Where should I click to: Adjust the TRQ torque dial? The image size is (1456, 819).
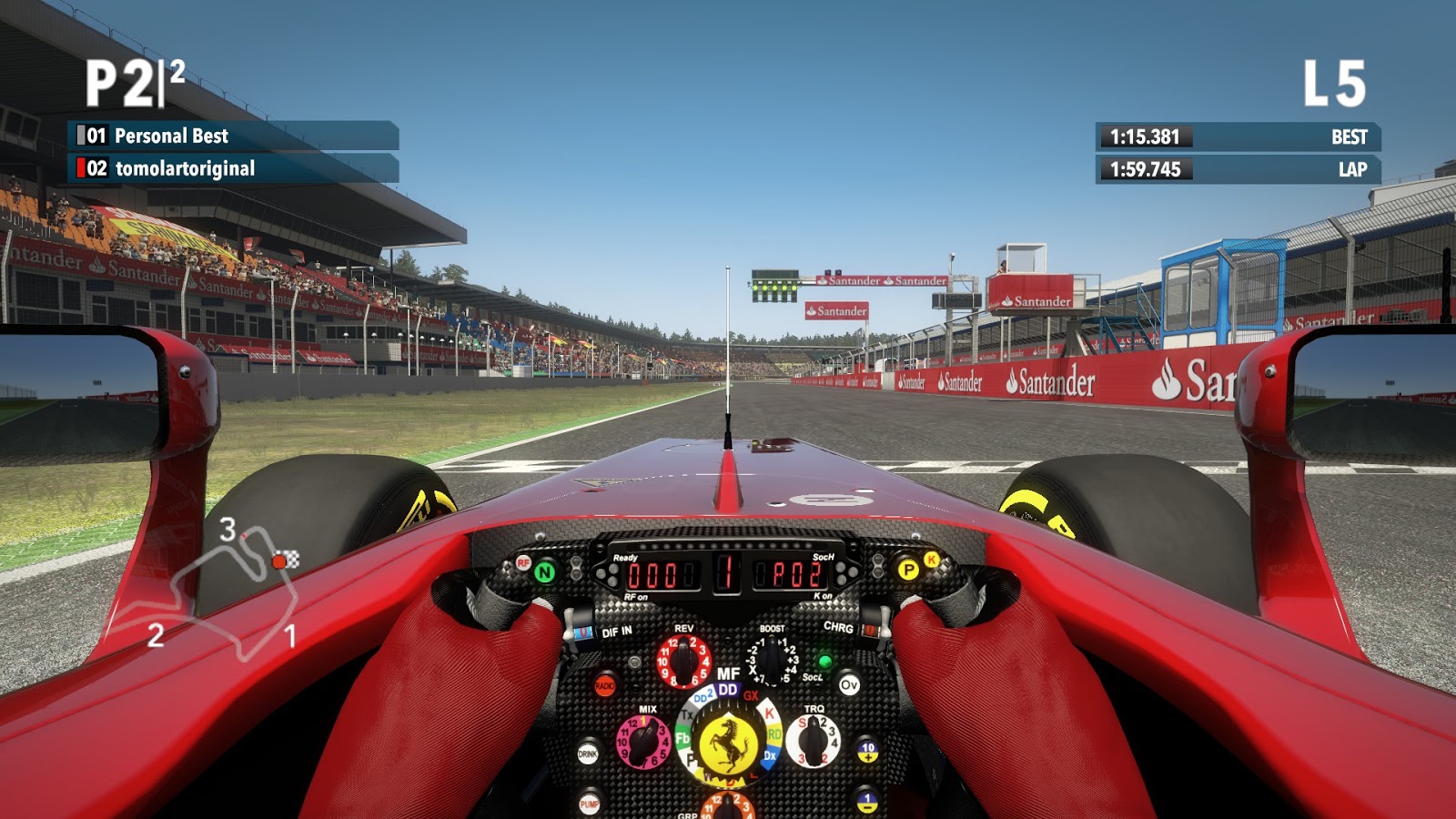click(812, 740)
